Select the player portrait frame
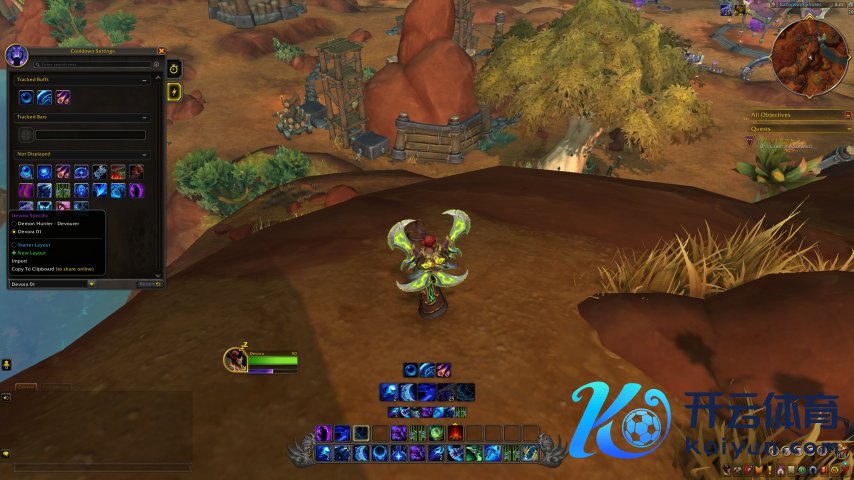 click(x=236, y=360)
